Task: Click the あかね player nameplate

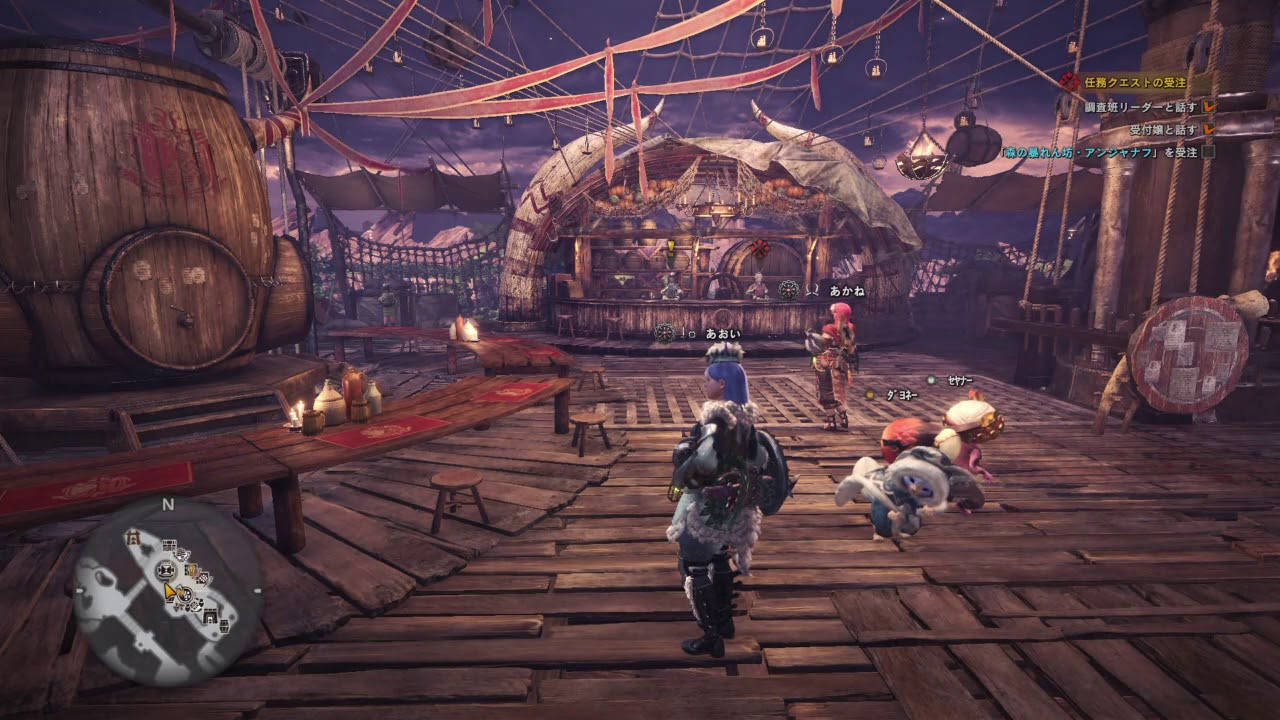Action: [846, 291]
